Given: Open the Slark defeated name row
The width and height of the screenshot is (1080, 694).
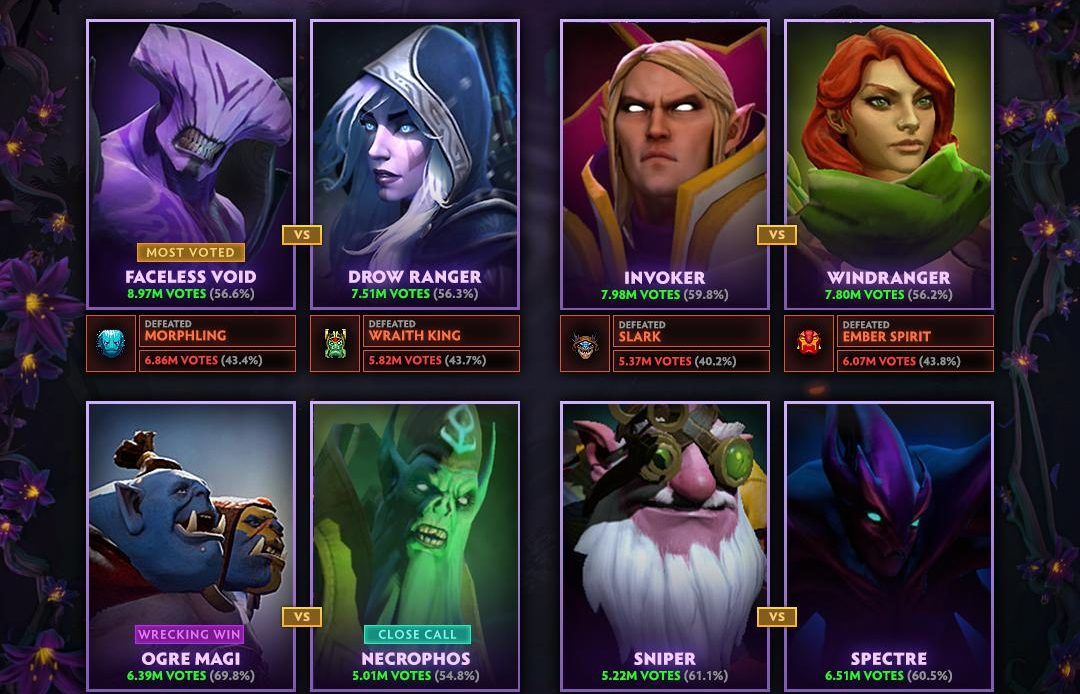Looking at the screenshot, I should 691,331.
